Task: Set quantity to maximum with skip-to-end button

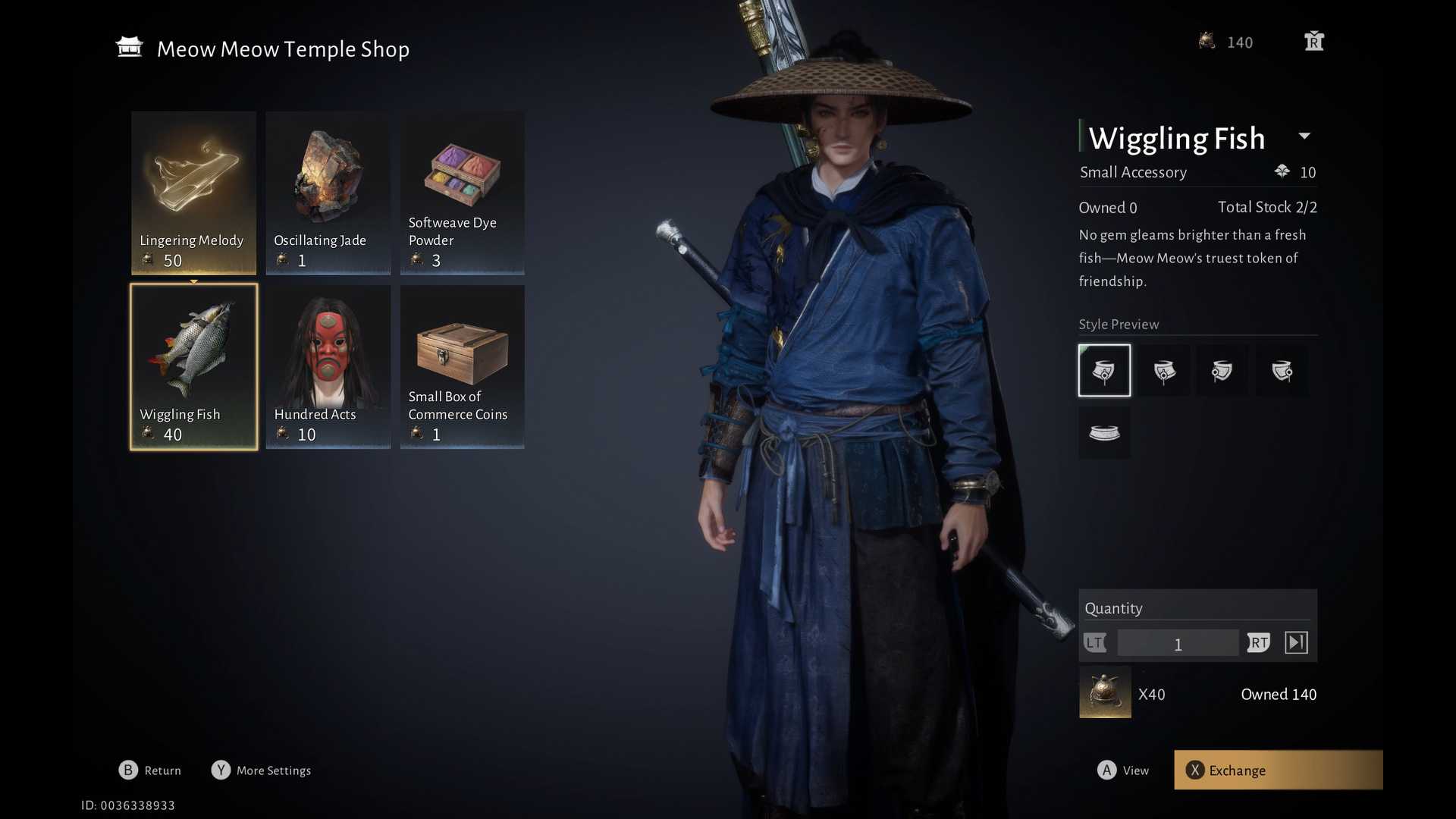Action: point(1296,643)
